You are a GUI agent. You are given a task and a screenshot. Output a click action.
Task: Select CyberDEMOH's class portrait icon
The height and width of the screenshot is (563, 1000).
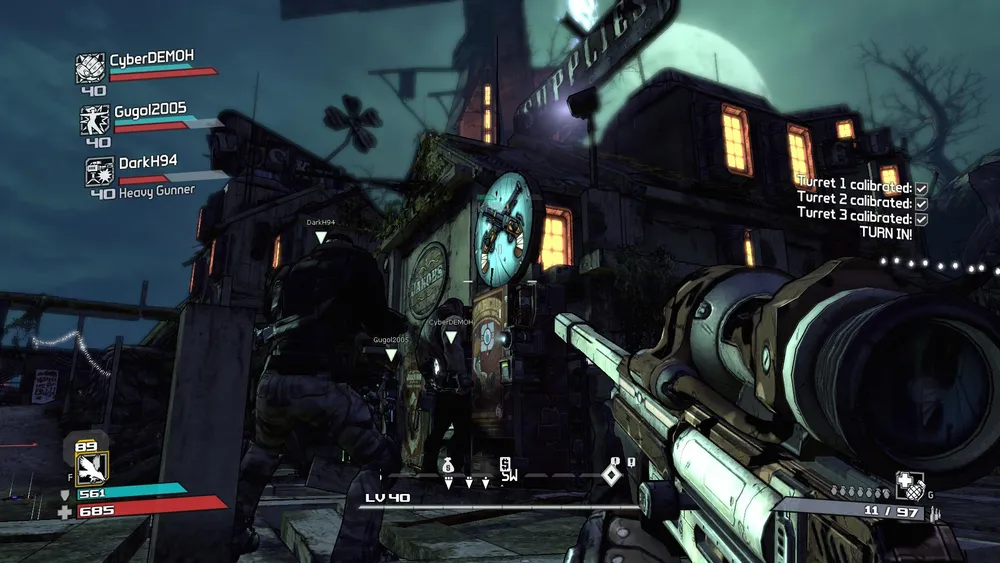tap(91, 68)
